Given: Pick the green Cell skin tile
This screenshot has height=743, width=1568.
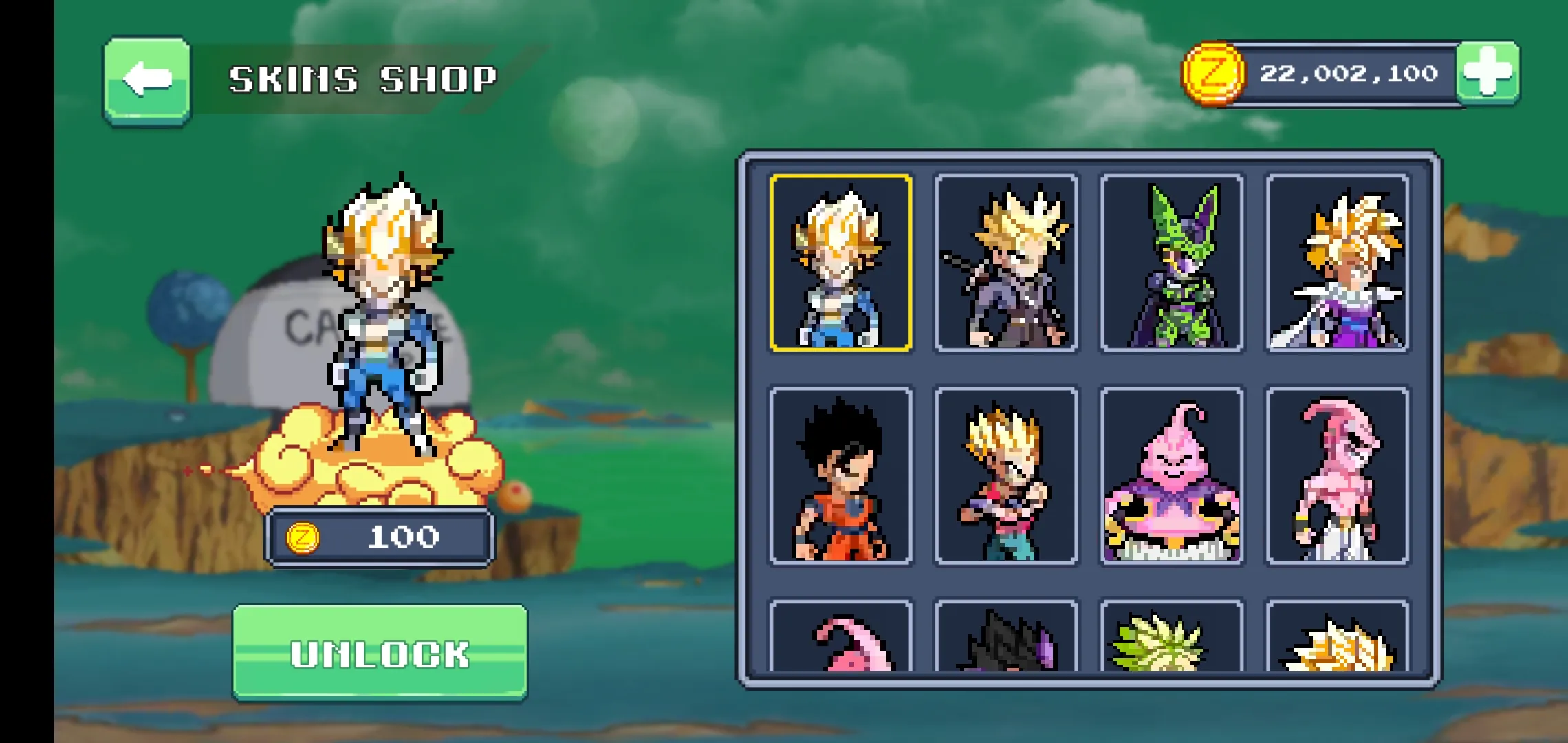Looking at the screenshot, I should [1172, 263].
